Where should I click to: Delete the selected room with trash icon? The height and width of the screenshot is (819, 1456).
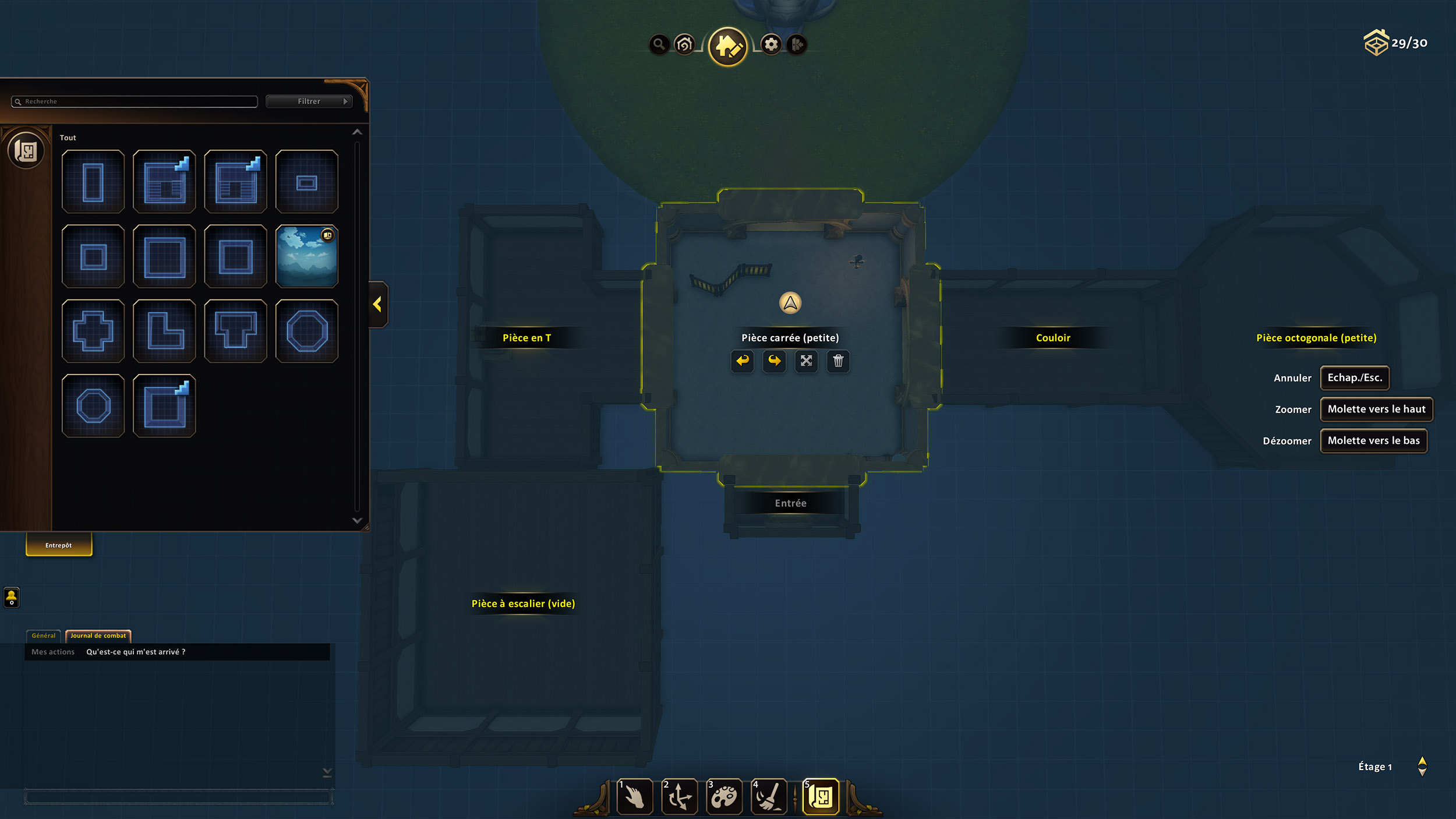tap(838, 361)
